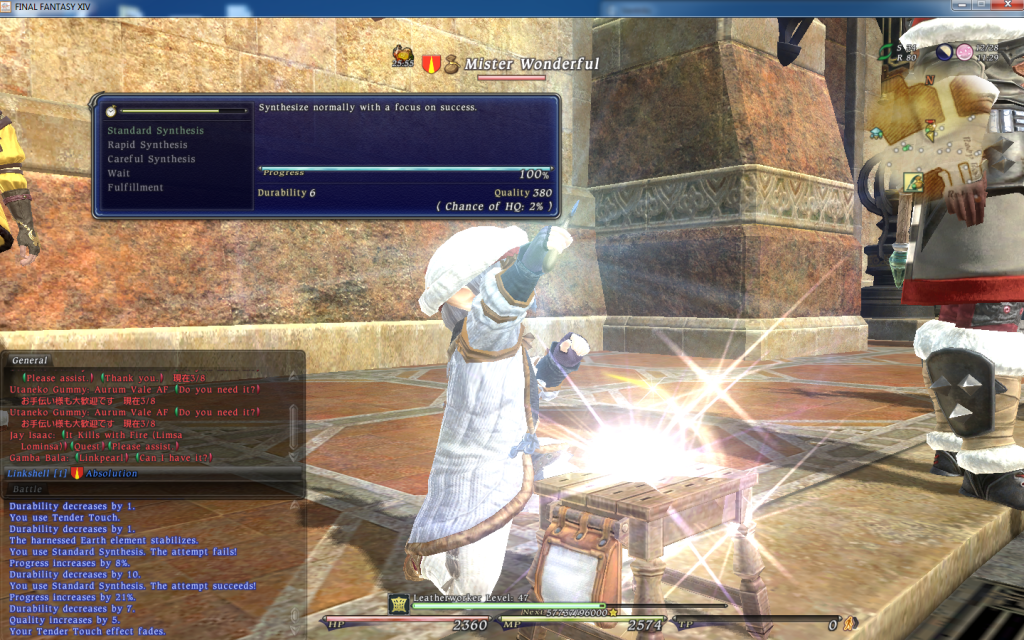Click the Leatherworker class icon
Viewport: 1024px width, 640px height.
[399, 603]
